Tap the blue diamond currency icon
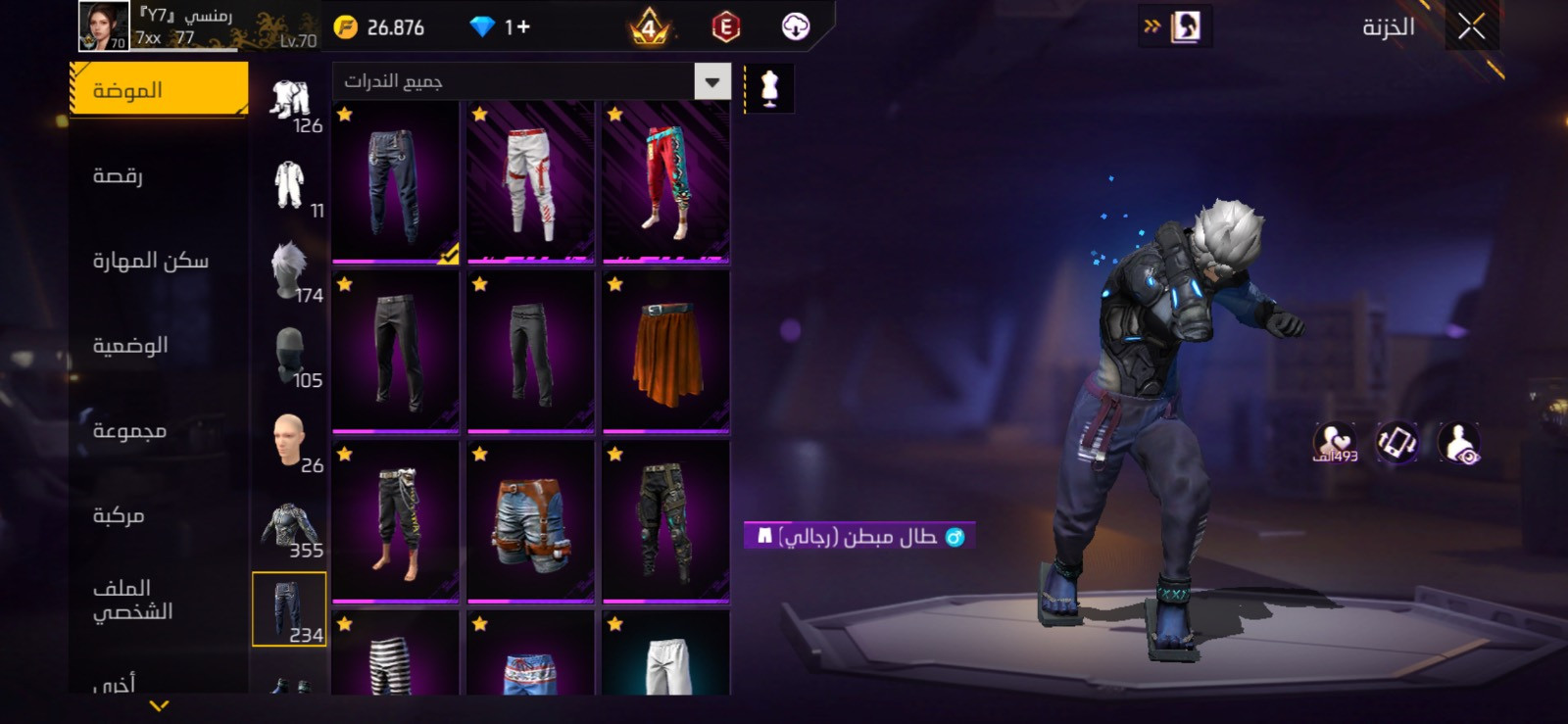 482,27
